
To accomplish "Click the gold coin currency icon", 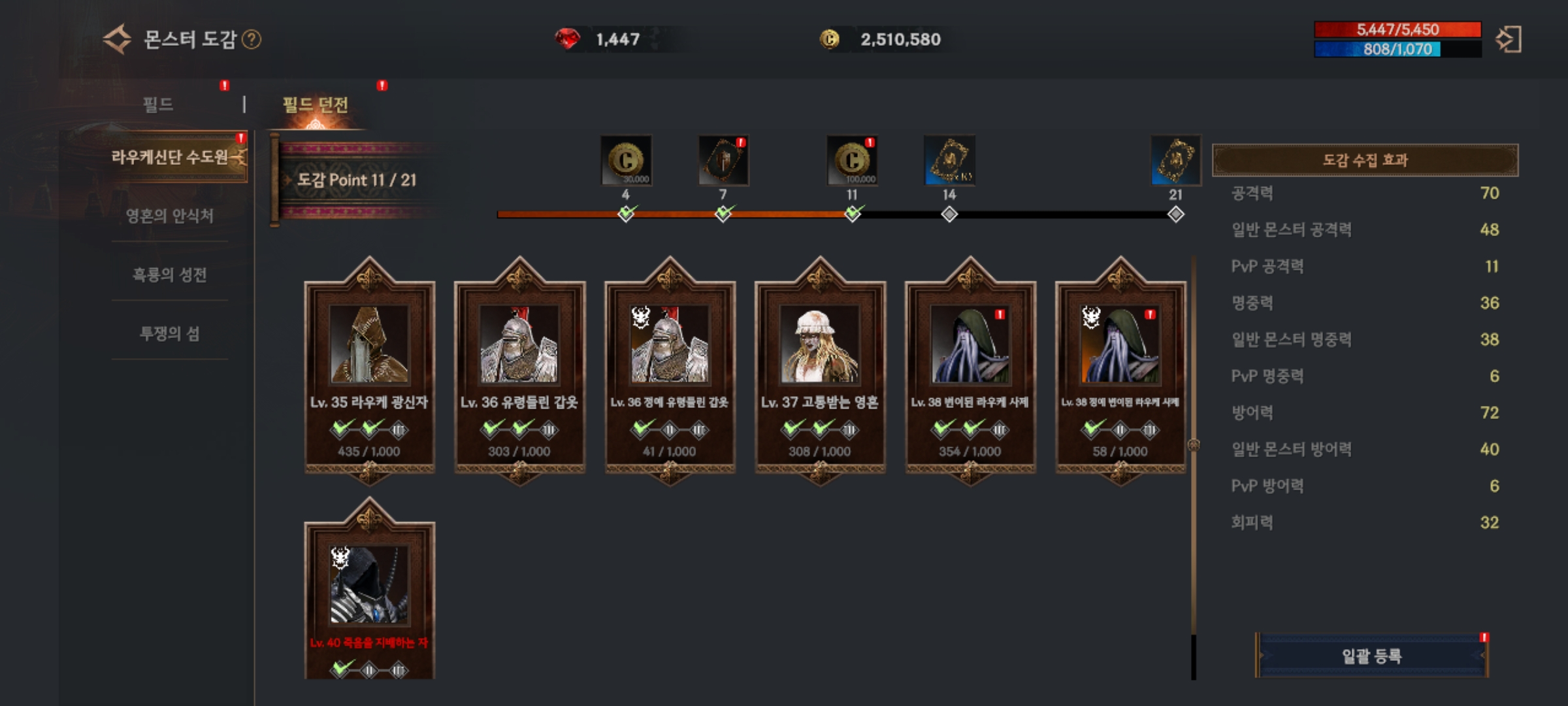I will coord(830,39).
